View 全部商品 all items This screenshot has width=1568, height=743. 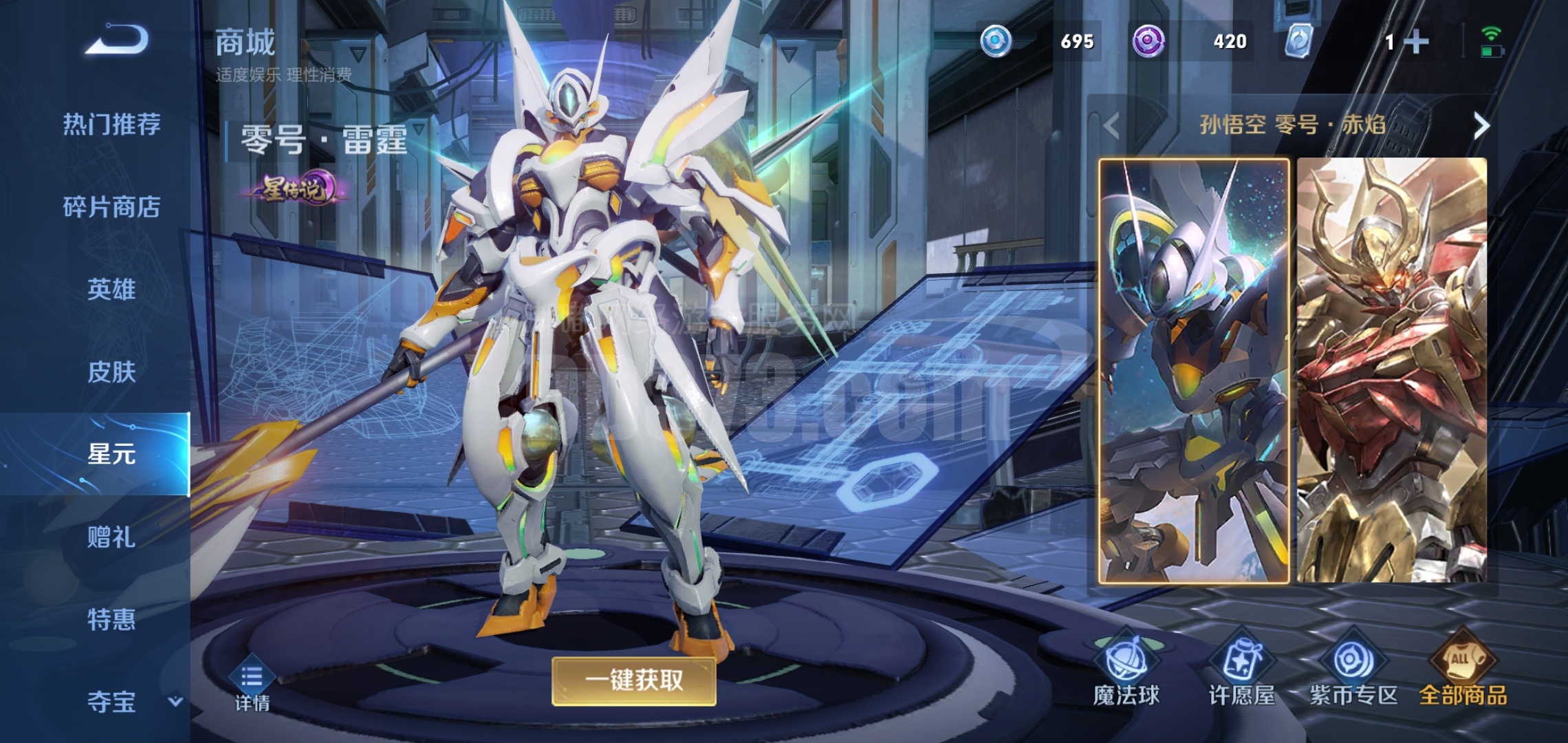point(1463,671)
